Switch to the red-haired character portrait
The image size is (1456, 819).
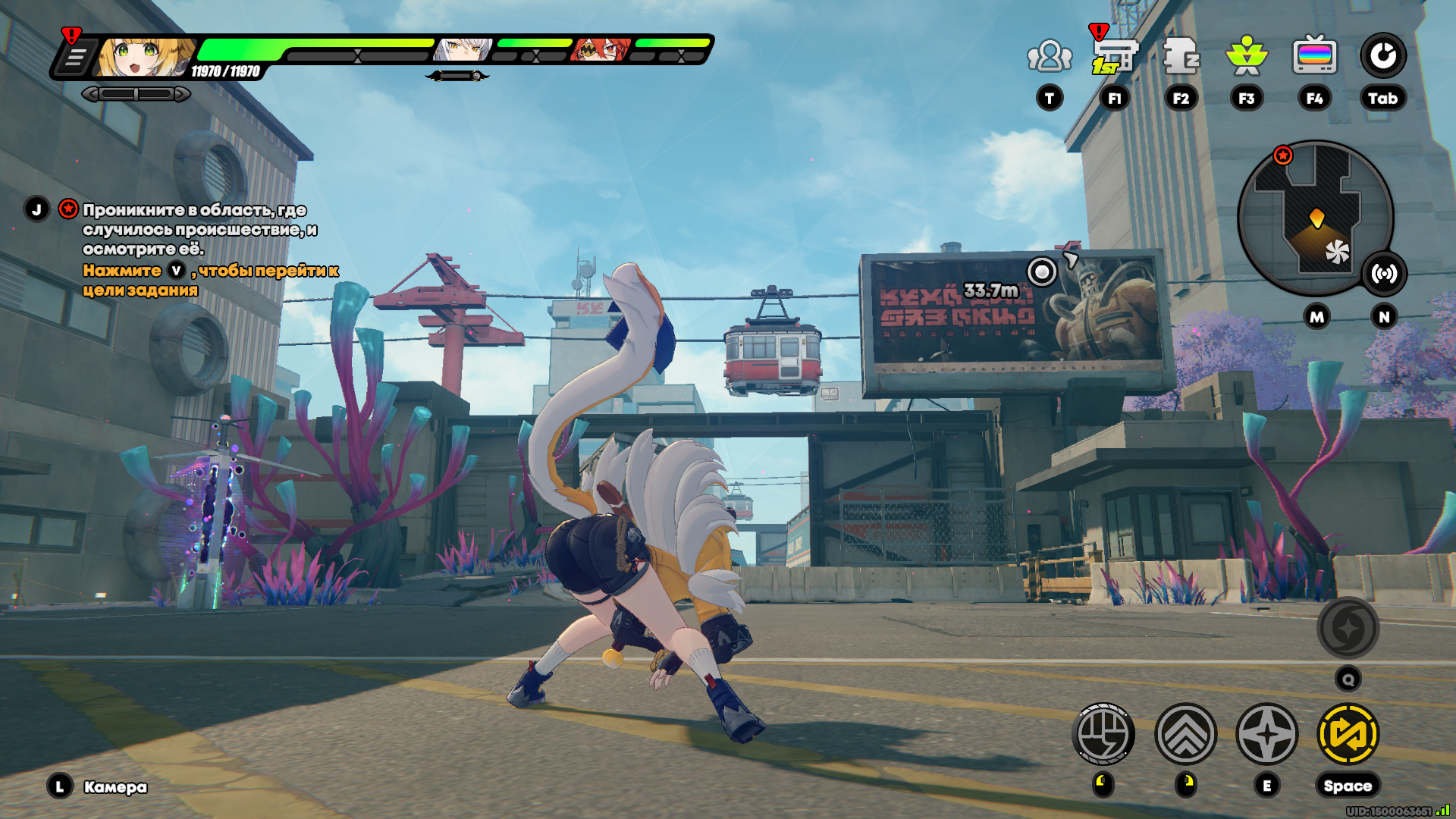click(601, 50)
